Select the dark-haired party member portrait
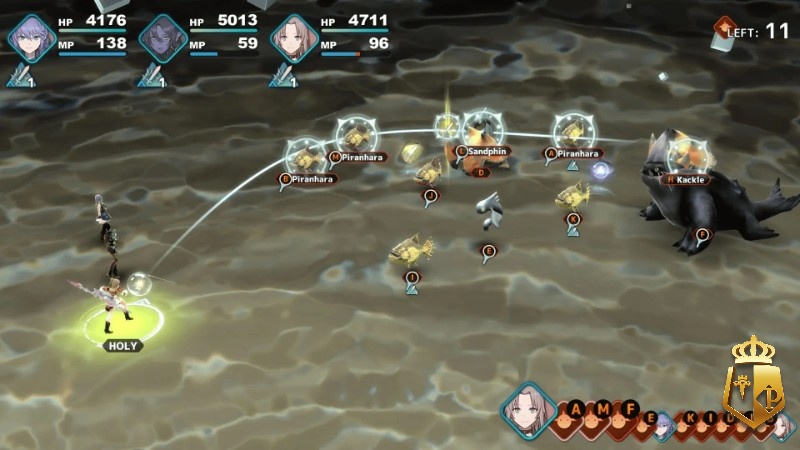Viewport: 800px width, 450px height. [x=160, y=38]
